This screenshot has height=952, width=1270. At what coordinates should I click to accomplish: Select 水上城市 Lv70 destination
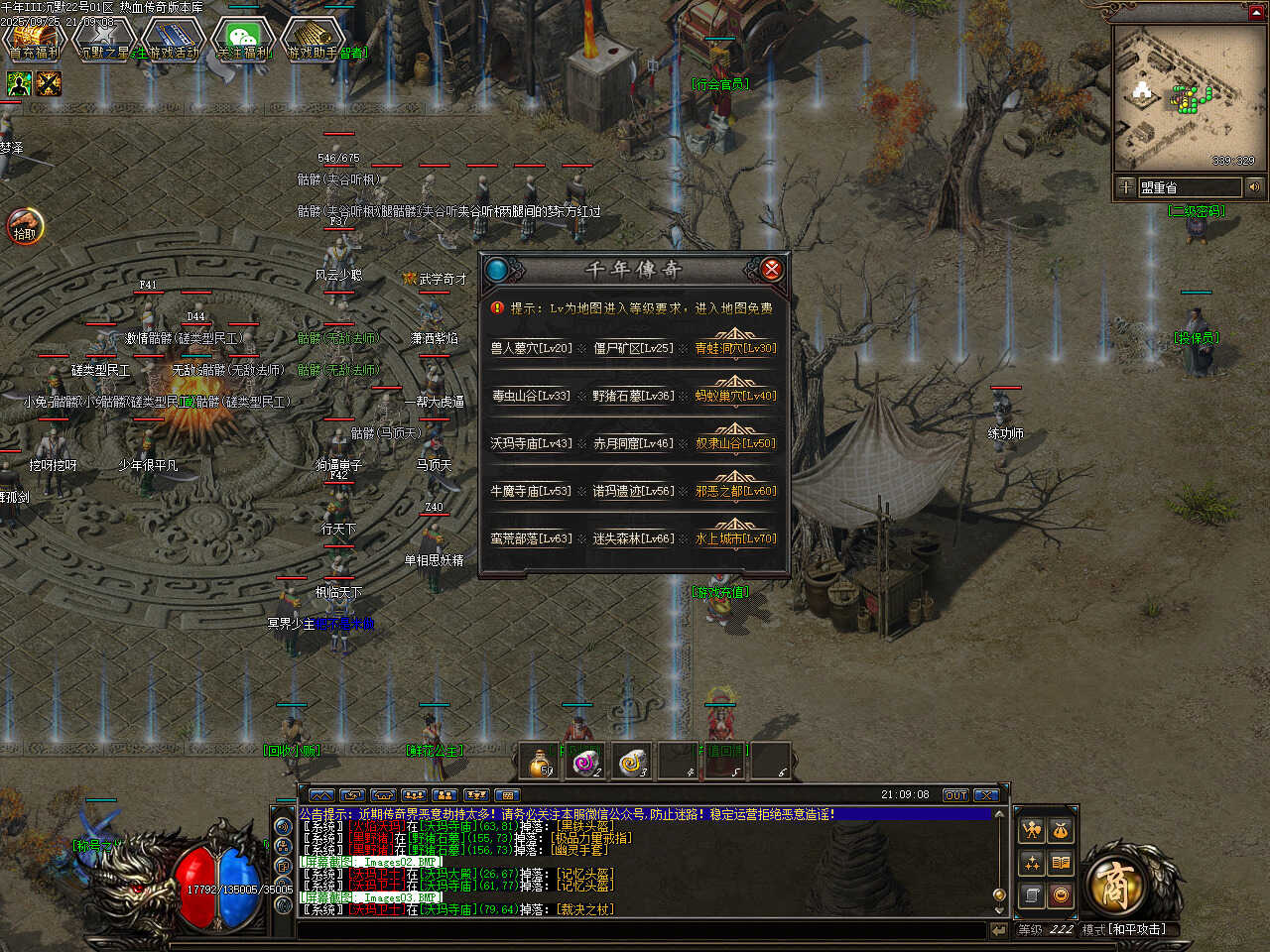pyautogui.click(x=735, y=539)
